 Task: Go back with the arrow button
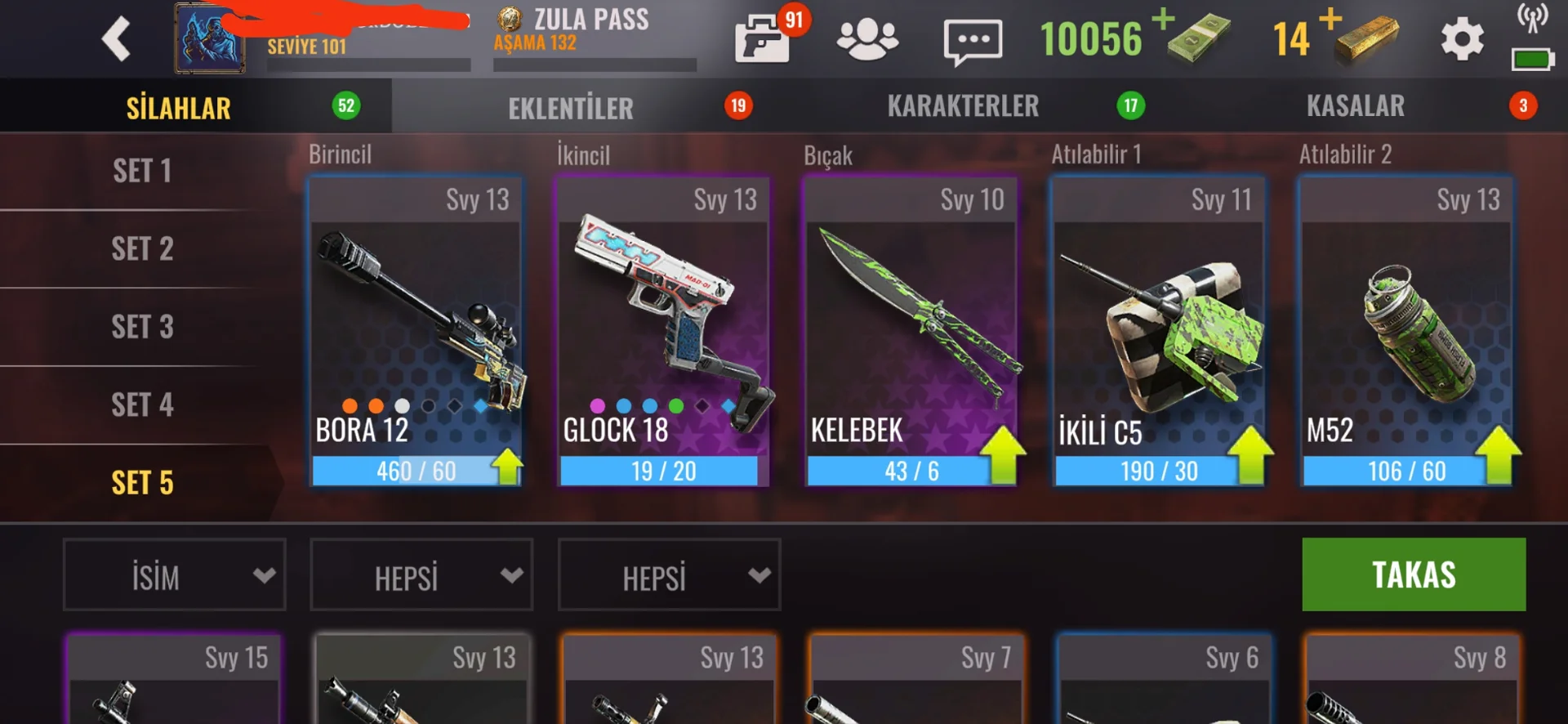pyautogui.click(x=116, y=38)
